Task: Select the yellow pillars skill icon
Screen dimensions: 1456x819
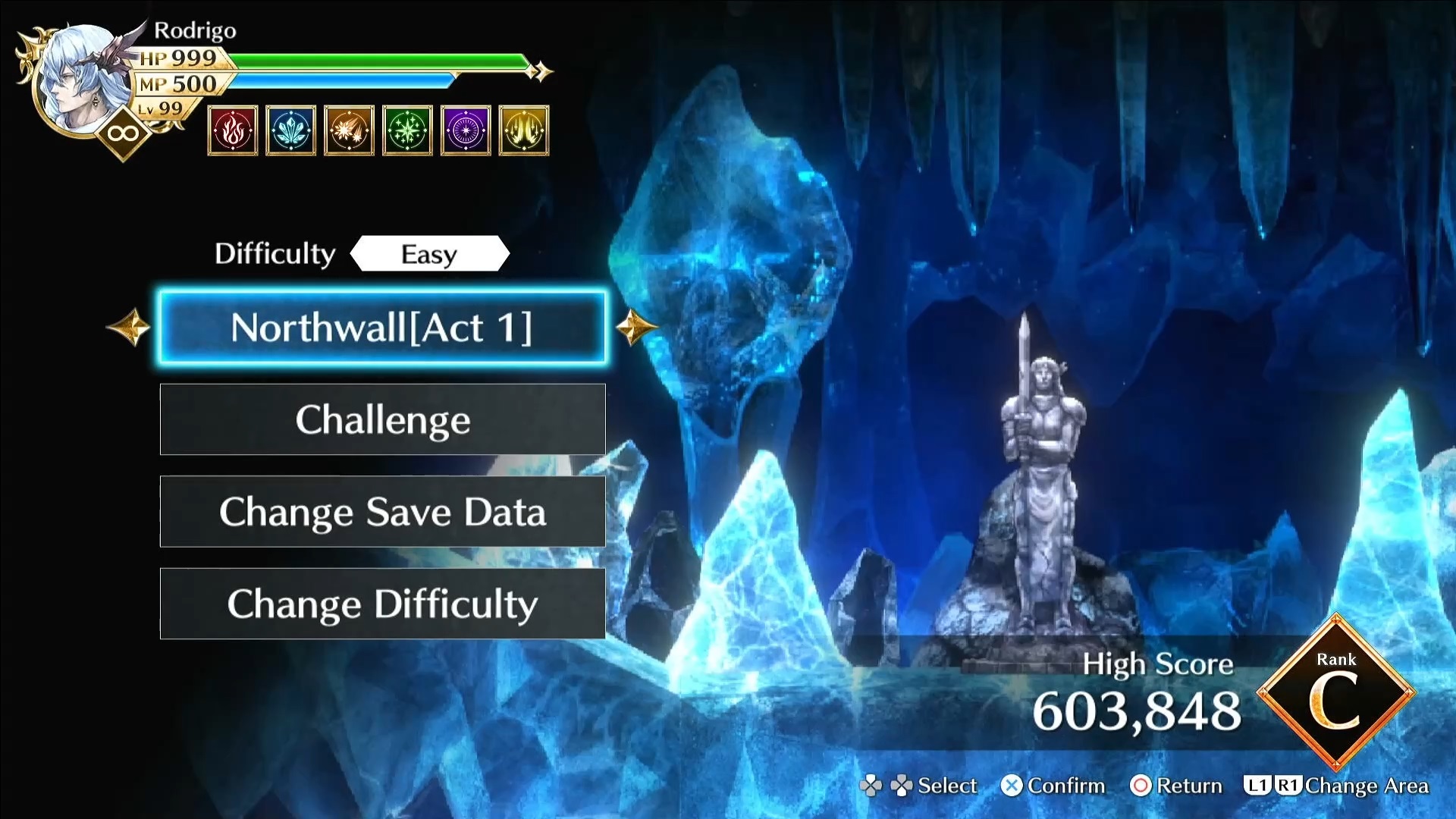Action: click(x=524, y=131)
